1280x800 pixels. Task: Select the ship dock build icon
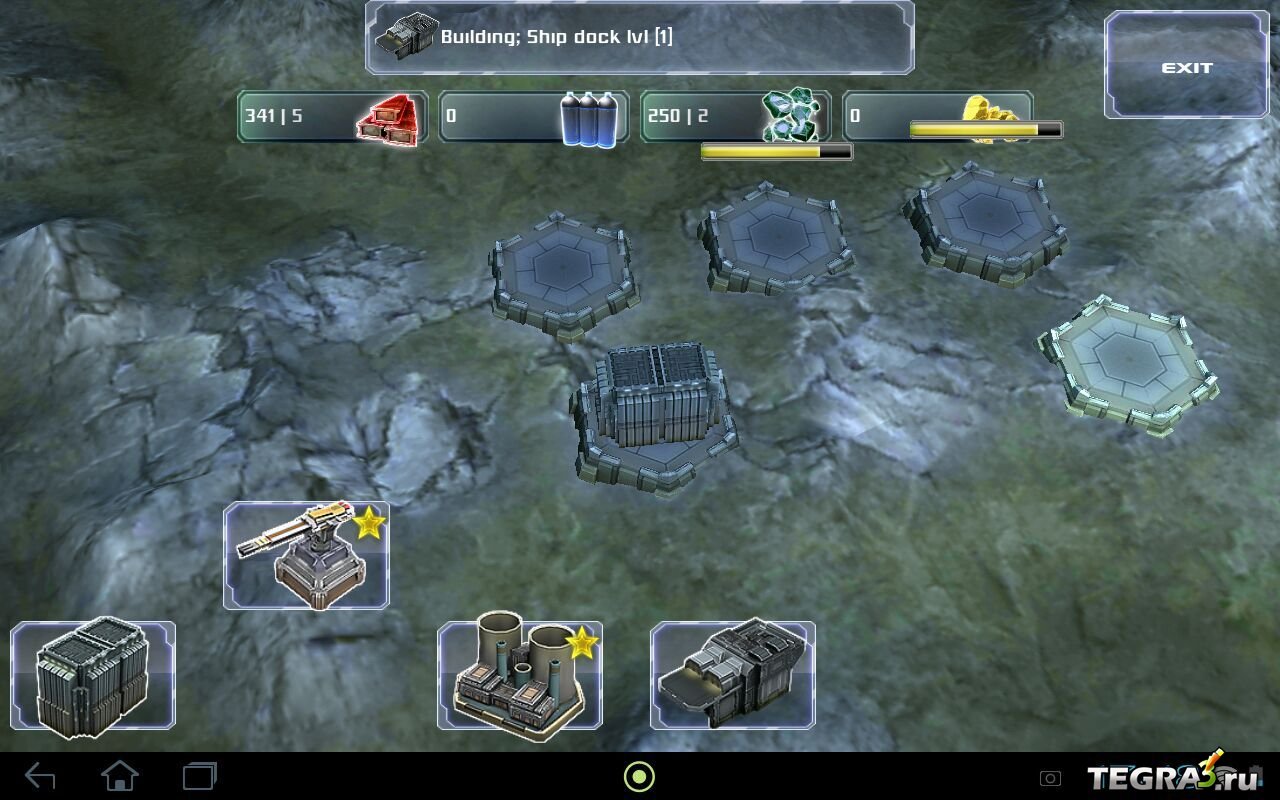(x=733, y=676)
